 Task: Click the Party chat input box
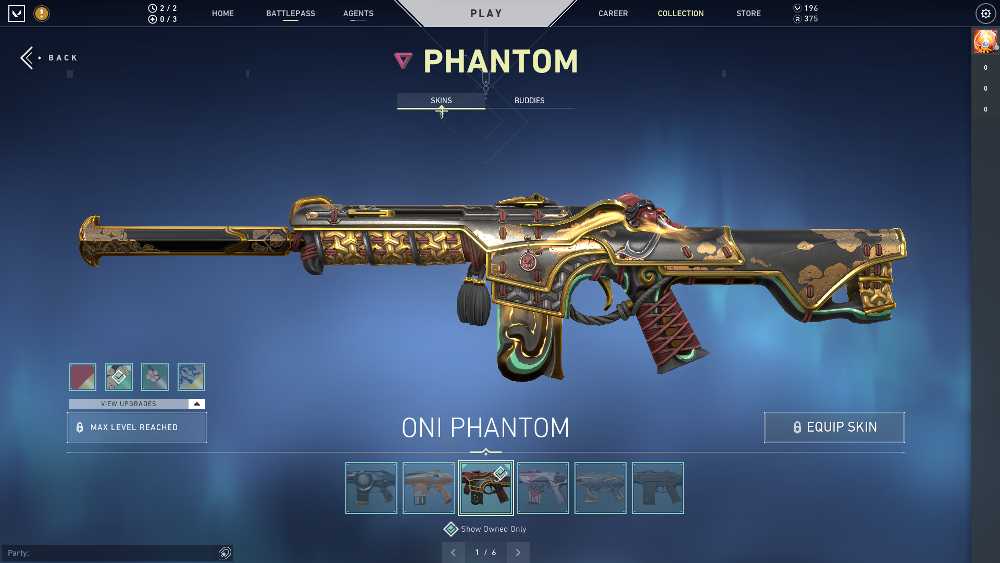coord(110,553)
